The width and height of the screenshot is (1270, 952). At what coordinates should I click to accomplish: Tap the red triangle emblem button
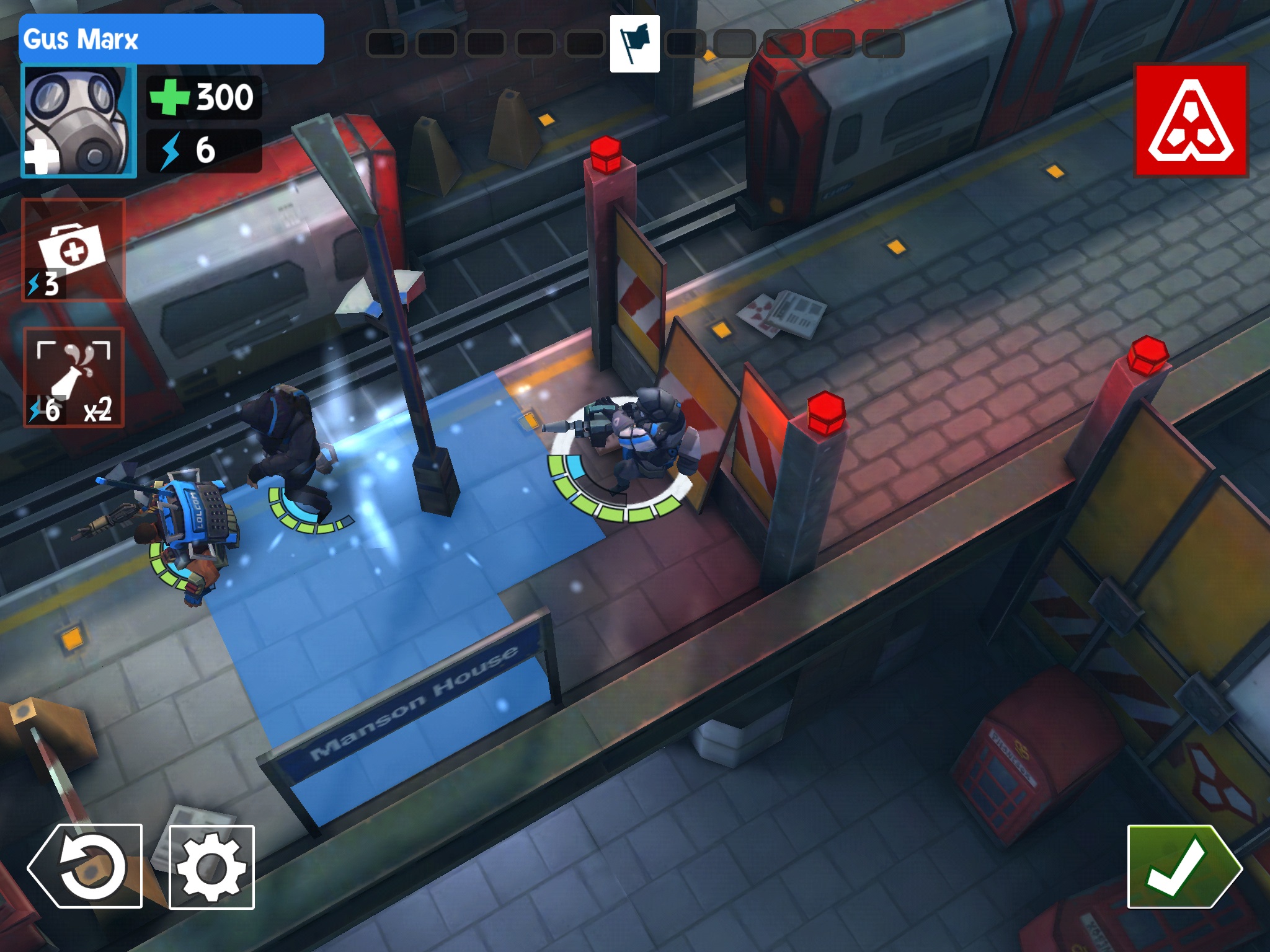(x=1191, y=120)
